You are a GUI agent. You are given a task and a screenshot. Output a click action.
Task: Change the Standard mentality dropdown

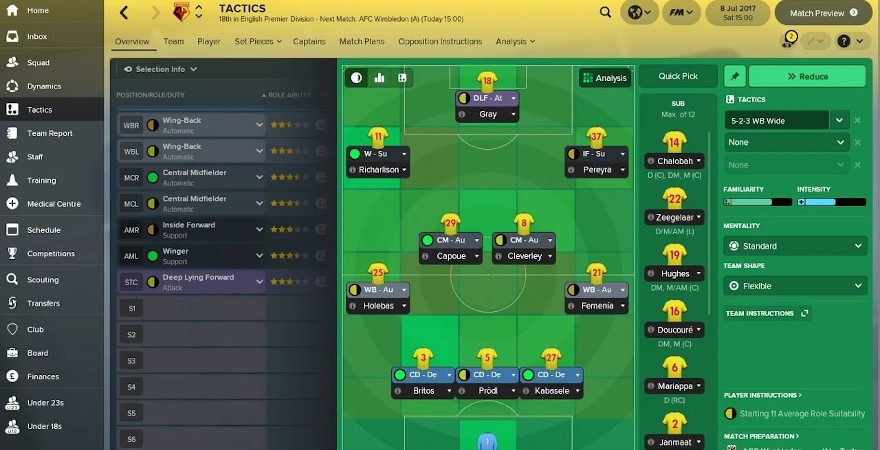(x=795, y=246)
